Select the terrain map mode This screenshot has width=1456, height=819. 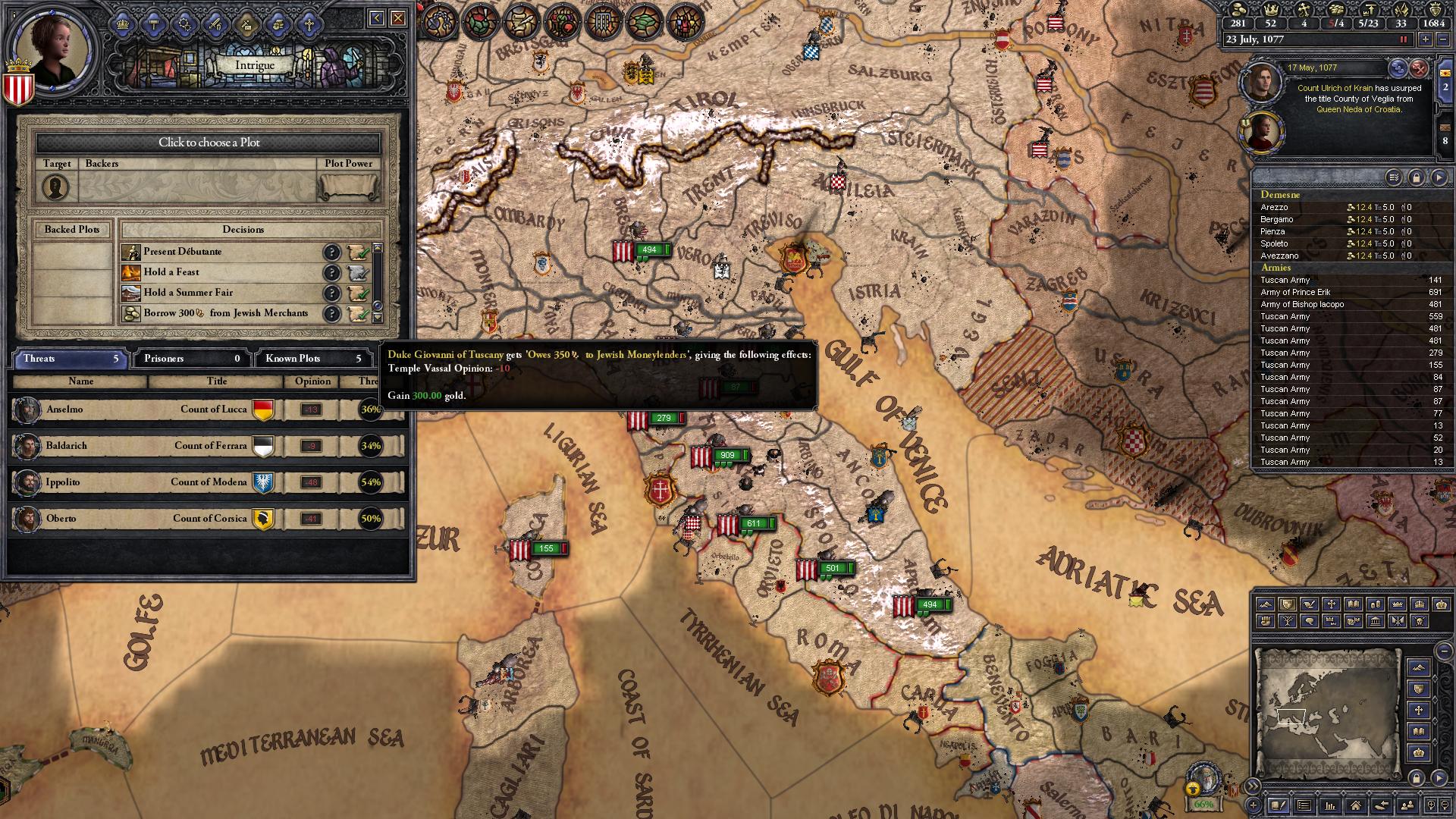[1266, 604]
